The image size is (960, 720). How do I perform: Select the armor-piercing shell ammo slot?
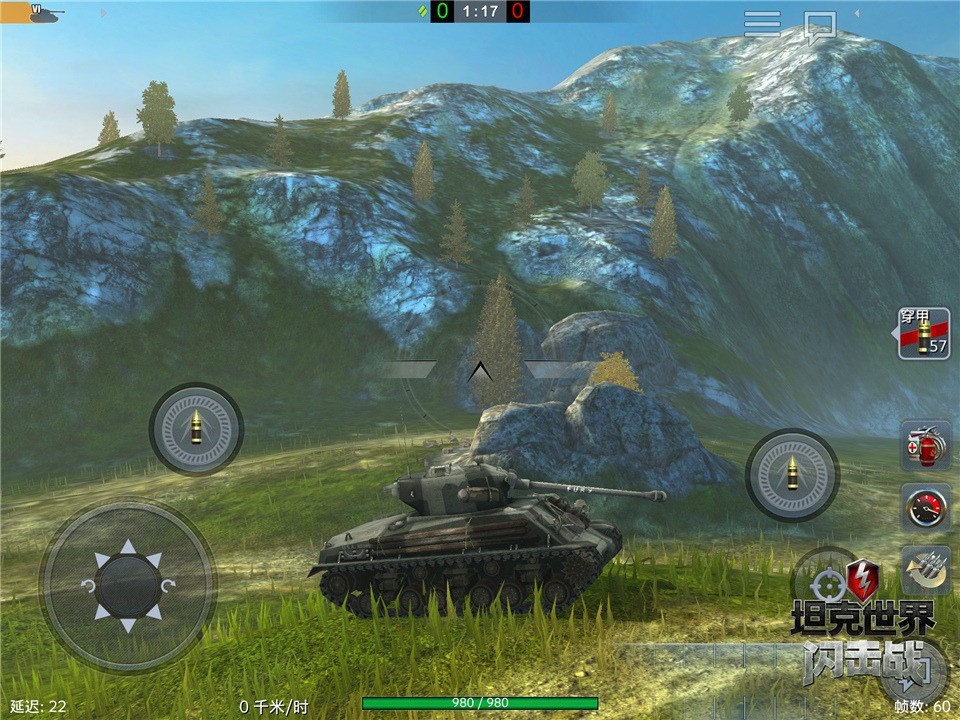pos(924,334)
